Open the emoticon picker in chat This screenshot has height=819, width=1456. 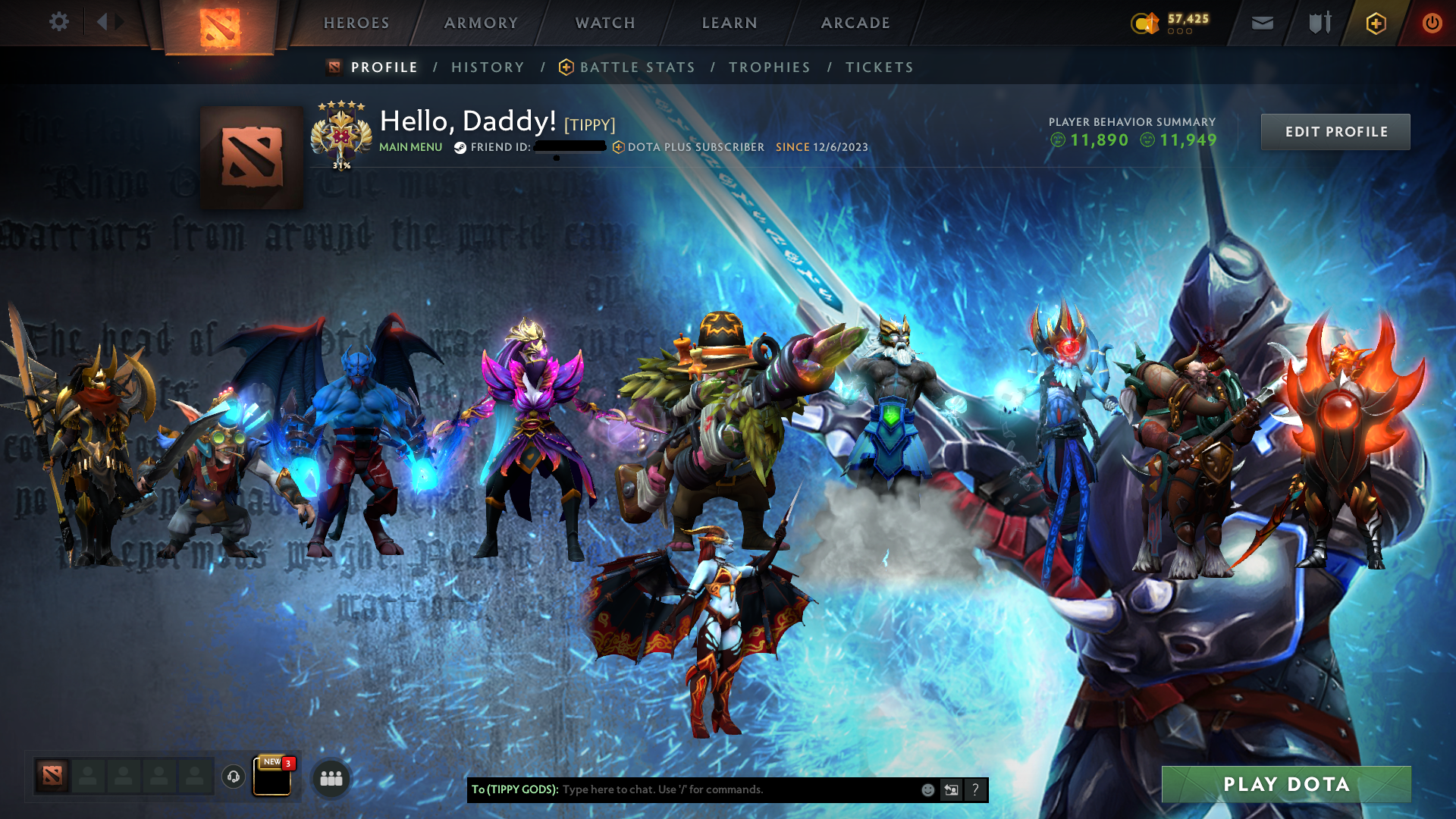tap(927, 789)
